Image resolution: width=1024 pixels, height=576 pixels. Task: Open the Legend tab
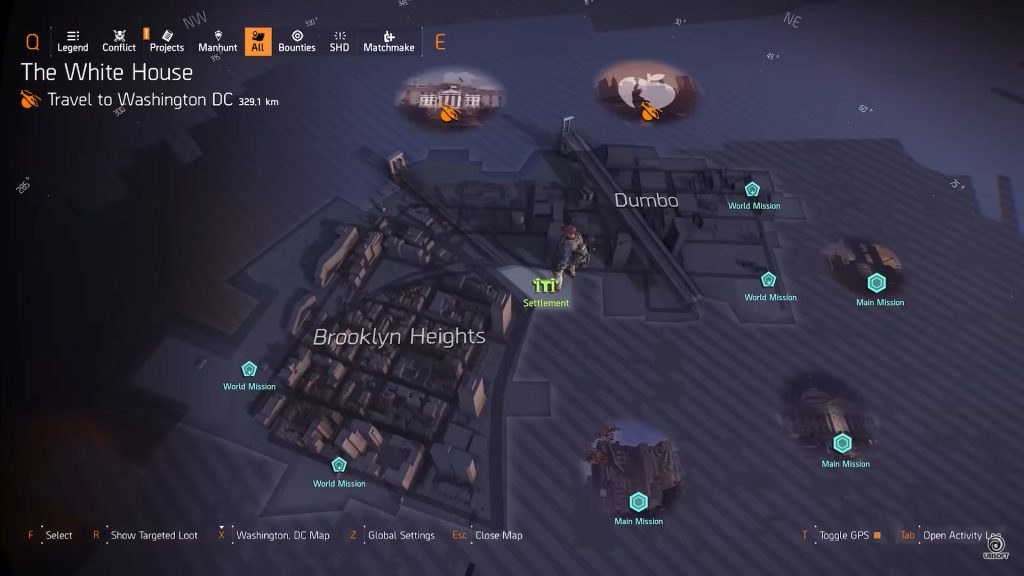(72, 41)
